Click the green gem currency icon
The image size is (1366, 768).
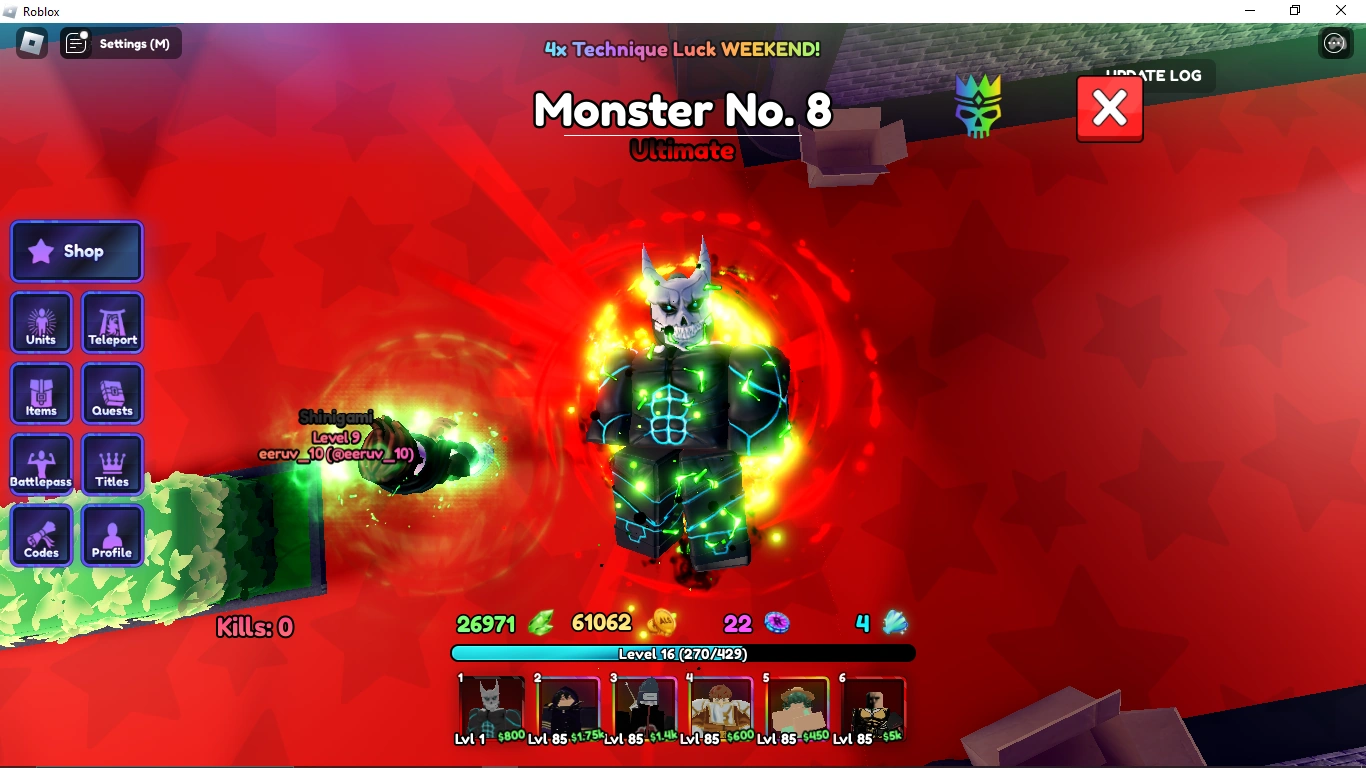540,622
